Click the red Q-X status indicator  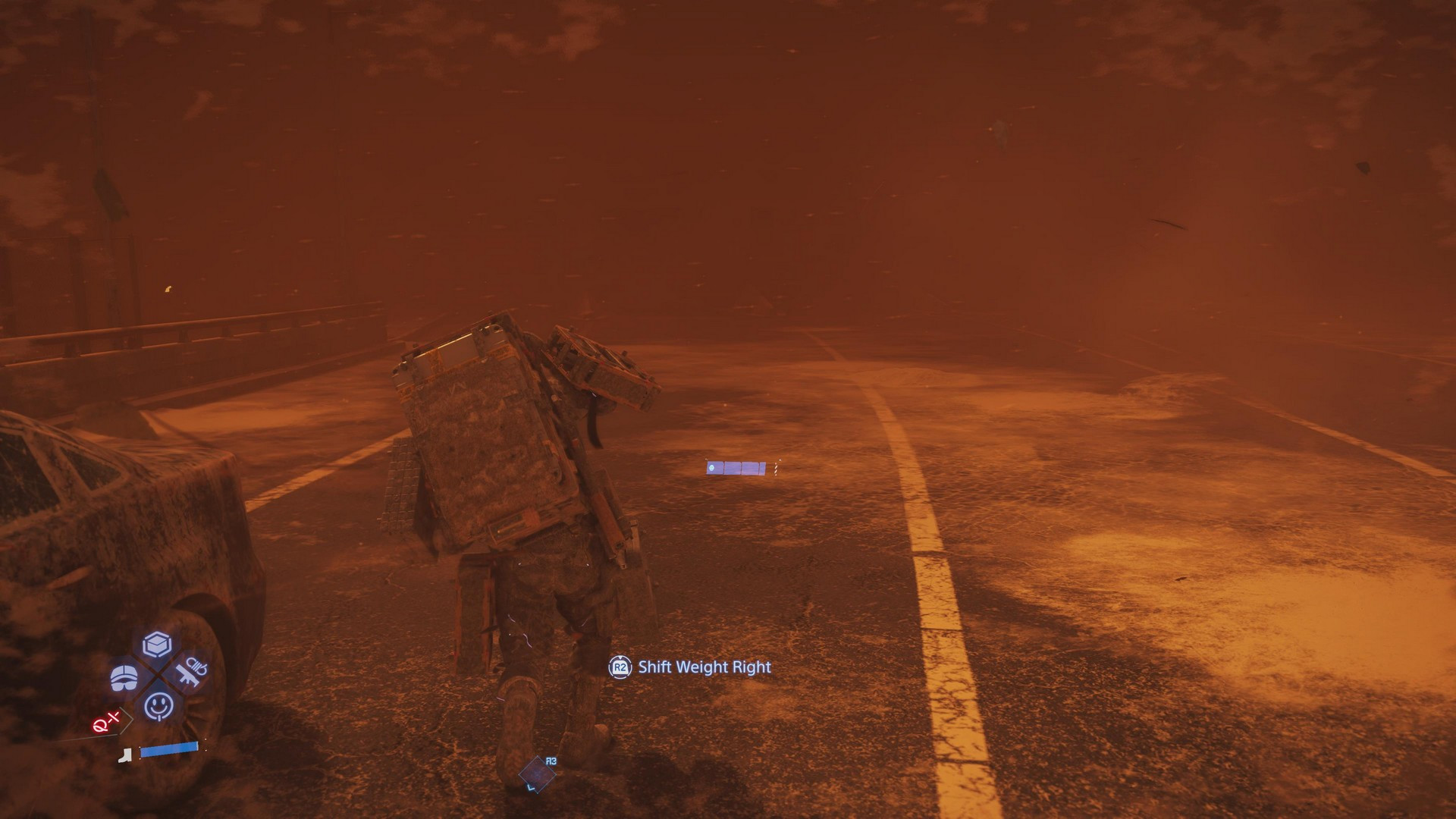(x=105, y=723)
